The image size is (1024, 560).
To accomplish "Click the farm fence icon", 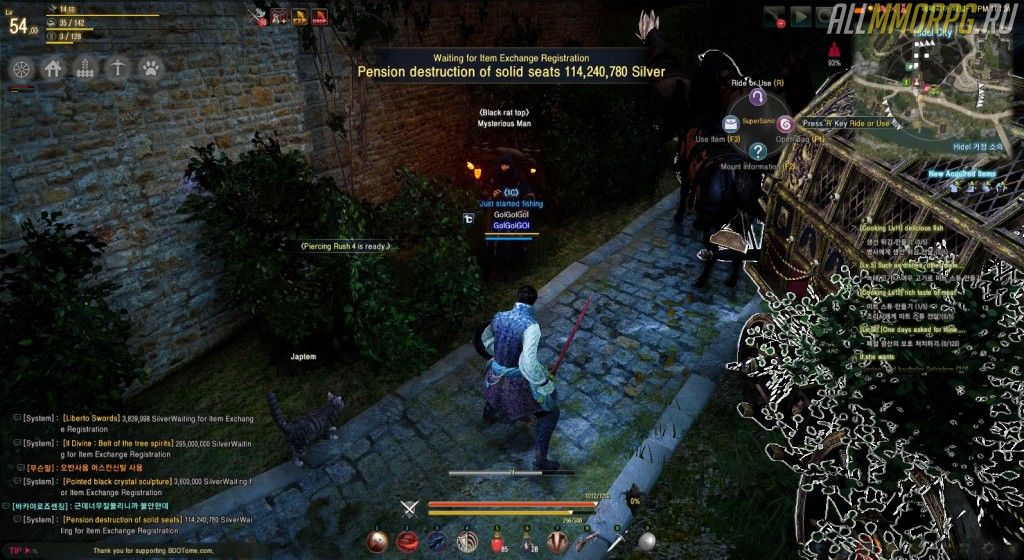I will click(86, 69).
